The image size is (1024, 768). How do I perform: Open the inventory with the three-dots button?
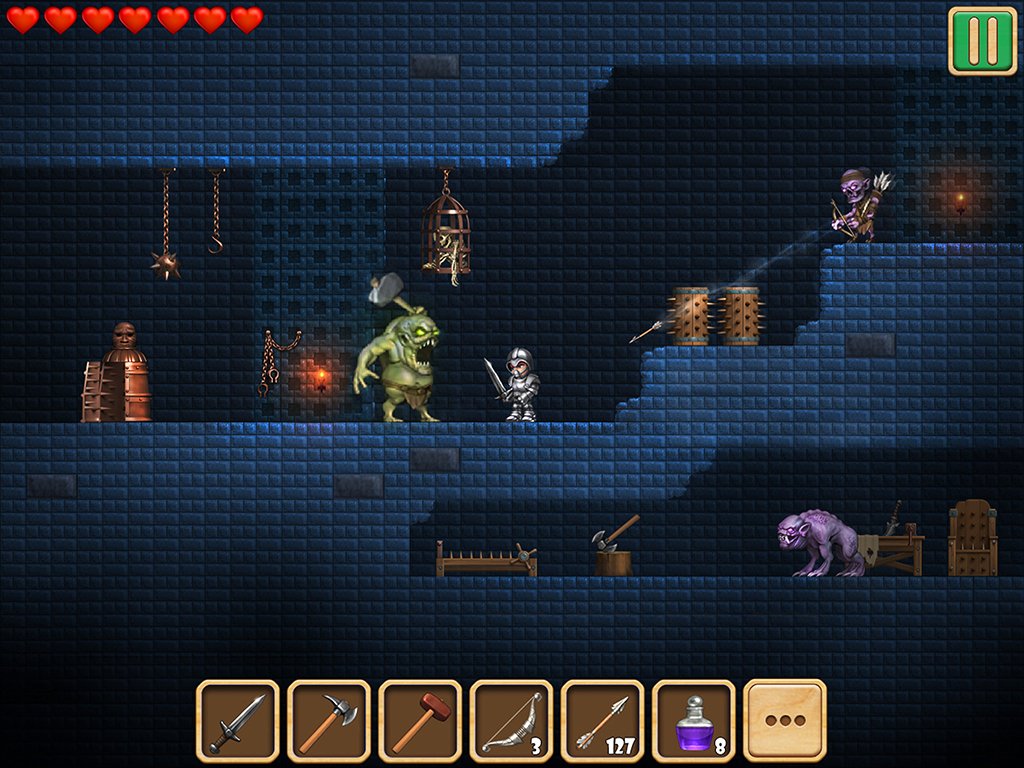[785, 720]
